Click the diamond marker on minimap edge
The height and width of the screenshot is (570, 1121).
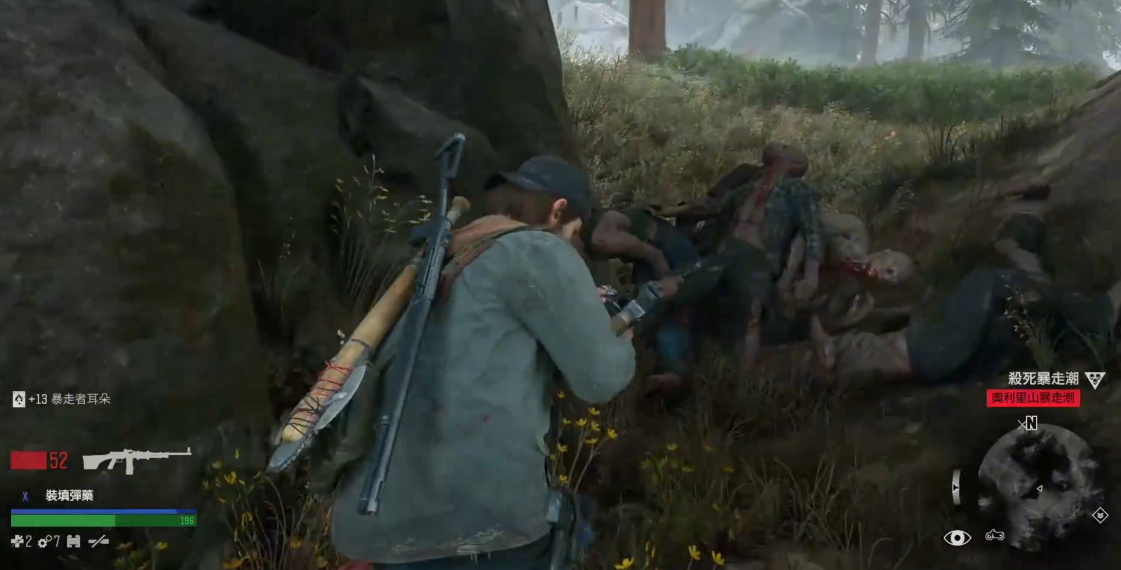(1099, 515)
